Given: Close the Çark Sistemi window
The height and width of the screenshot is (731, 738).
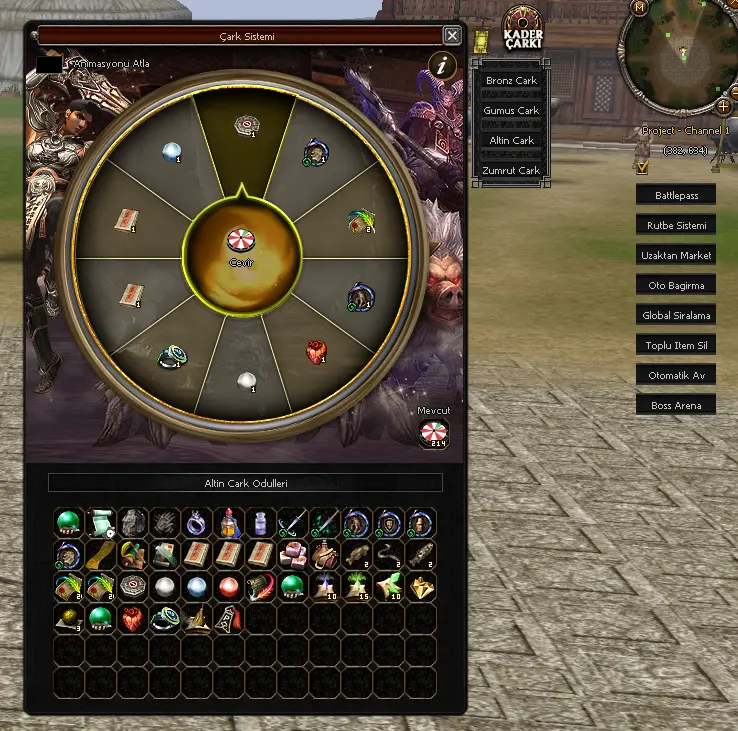Looking at the screenshot, I should point(452,36).
